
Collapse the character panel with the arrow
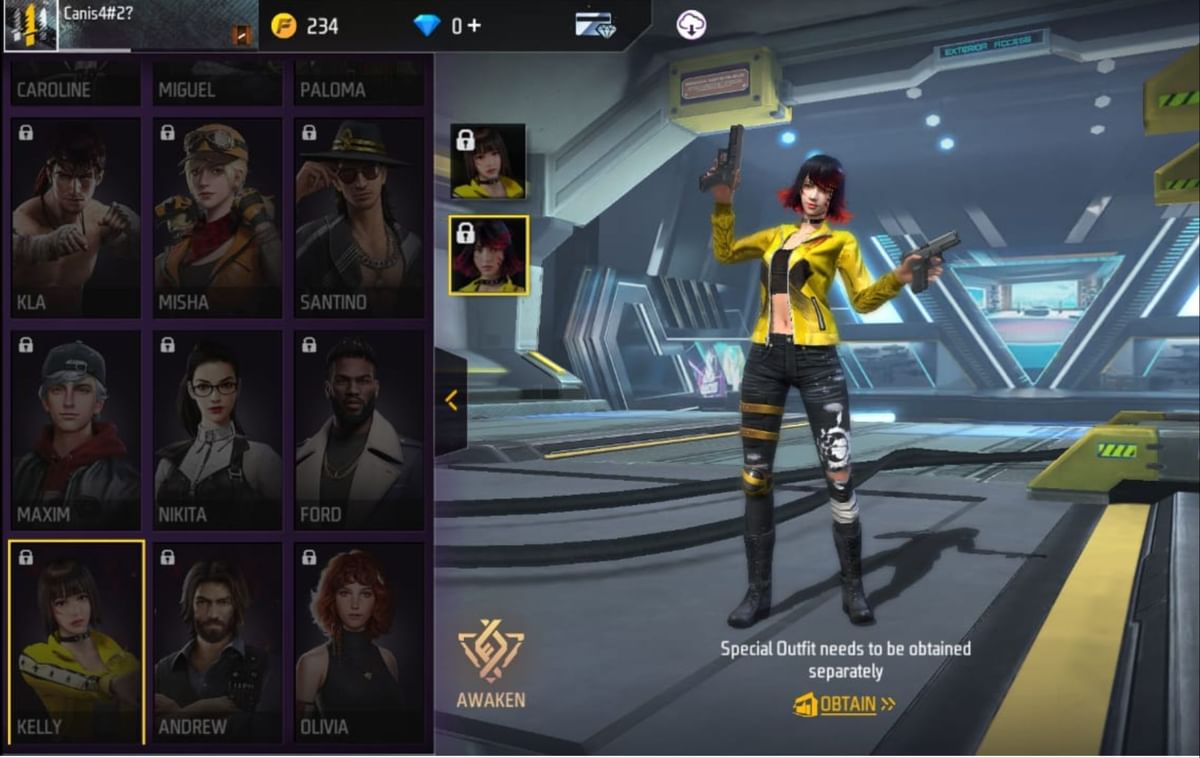[x=451, y=401]
